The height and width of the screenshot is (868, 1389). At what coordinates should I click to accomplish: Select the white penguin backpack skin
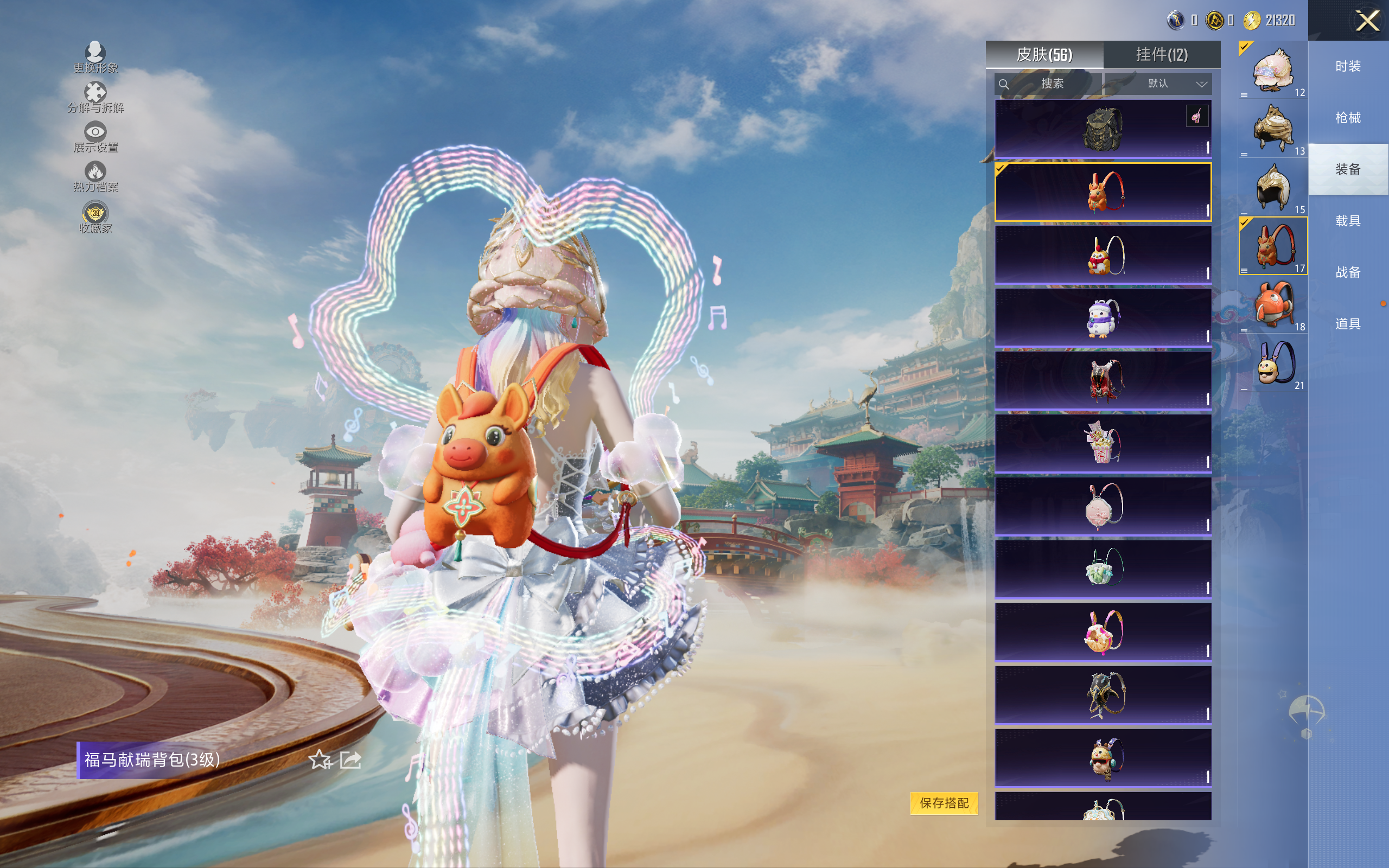click(1103, 318)
